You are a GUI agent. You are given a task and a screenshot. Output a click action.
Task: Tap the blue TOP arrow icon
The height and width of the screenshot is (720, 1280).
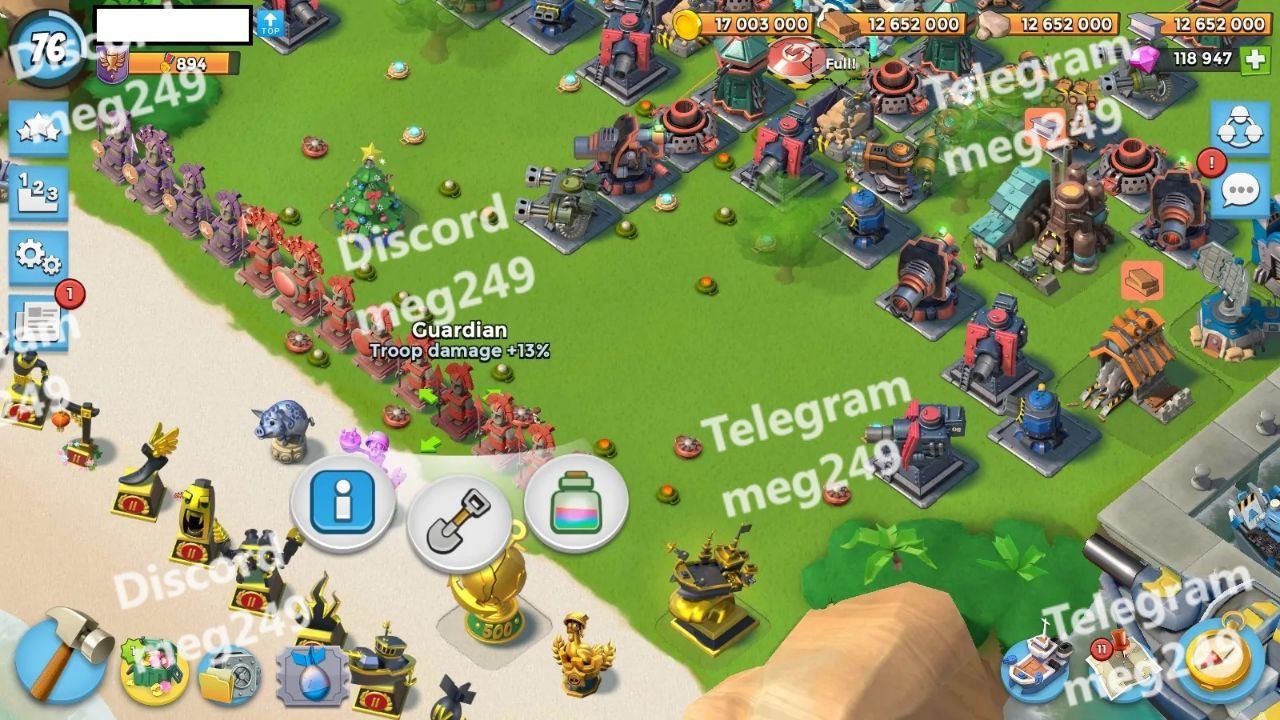tap(270, 23)
